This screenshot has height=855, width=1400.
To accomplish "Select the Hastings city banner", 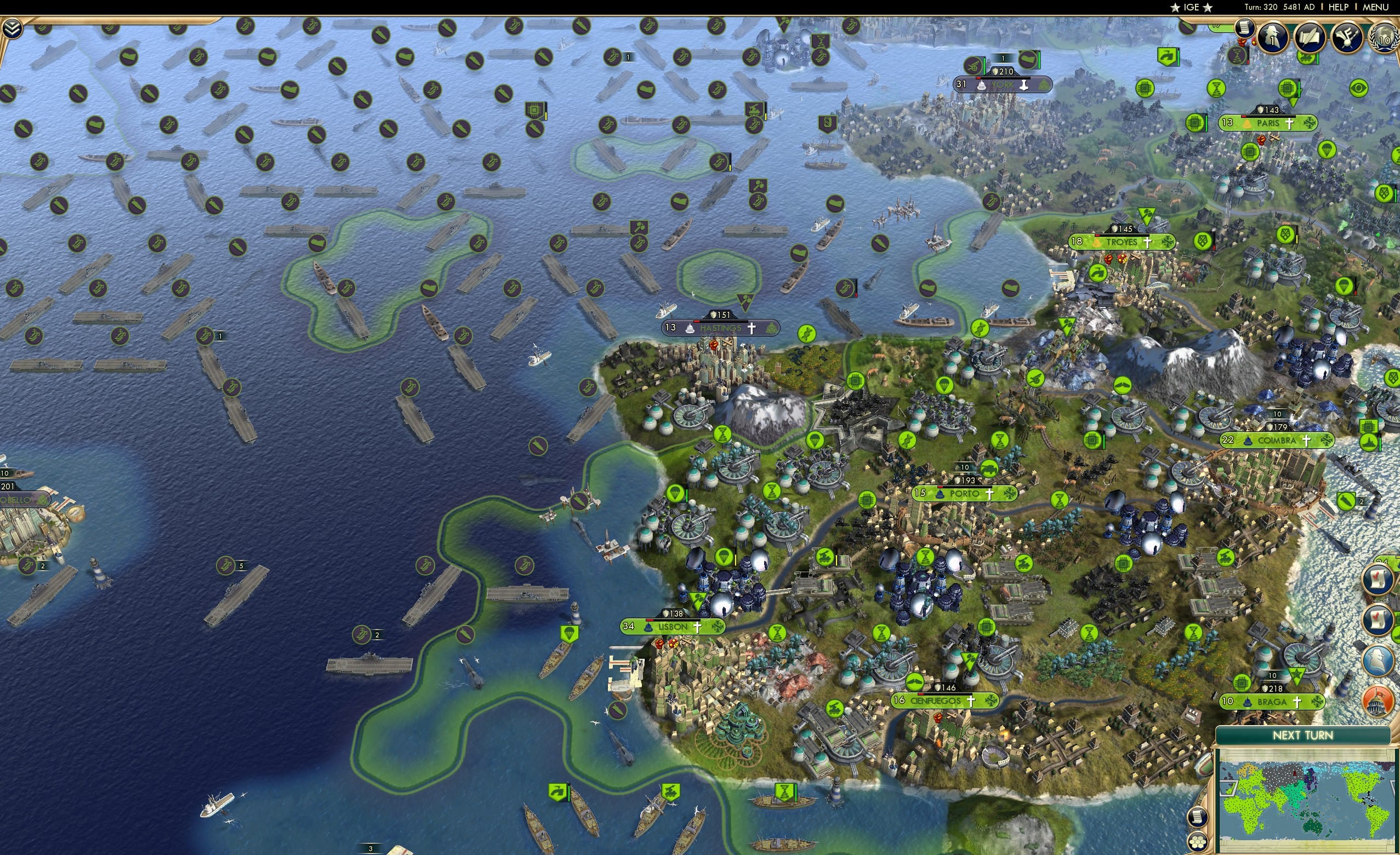I will (x=720, y=328).
